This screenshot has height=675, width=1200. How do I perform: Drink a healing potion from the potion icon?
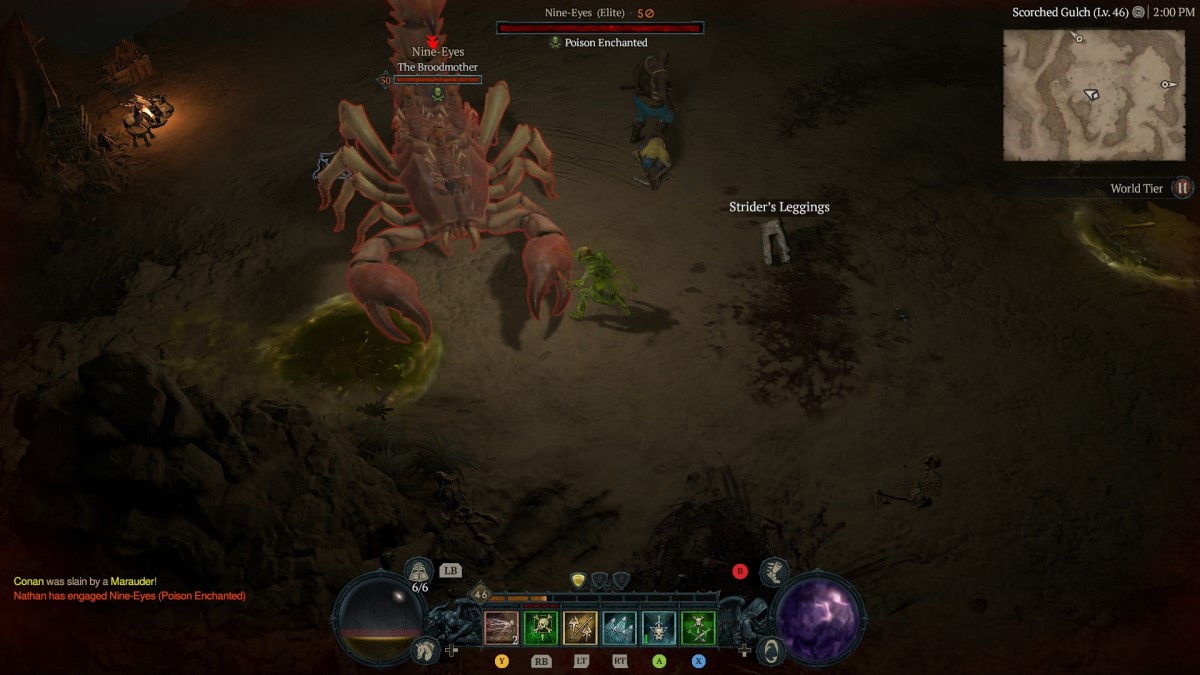click(419, 572)
